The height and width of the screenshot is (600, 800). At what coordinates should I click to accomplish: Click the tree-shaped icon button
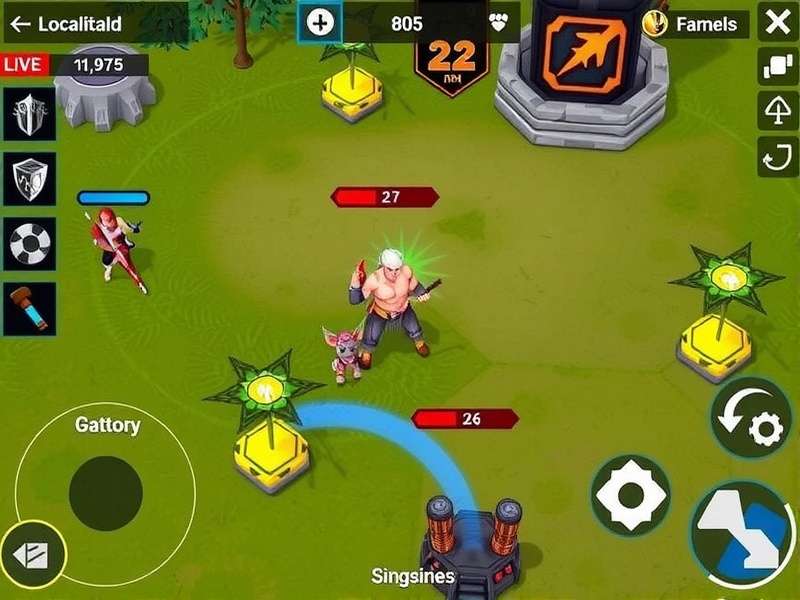[777, 112]
